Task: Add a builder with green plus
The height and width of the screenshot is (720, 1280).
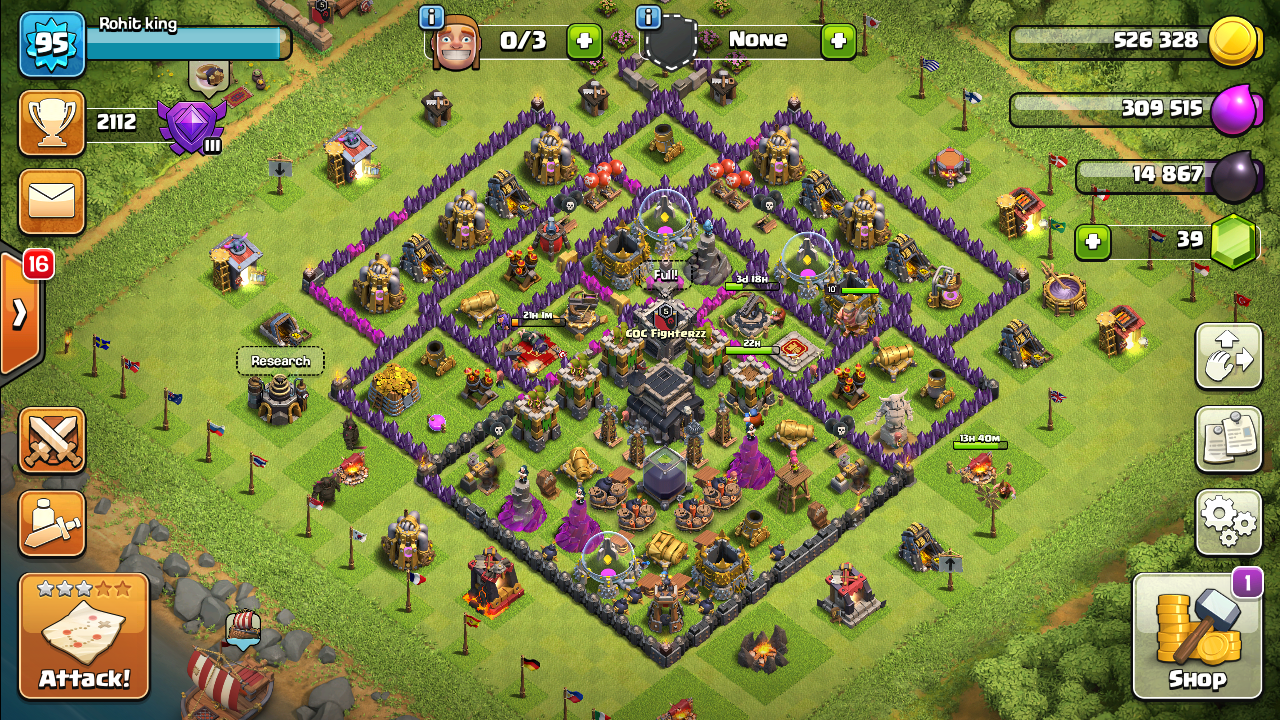Action: coord(585,41)
